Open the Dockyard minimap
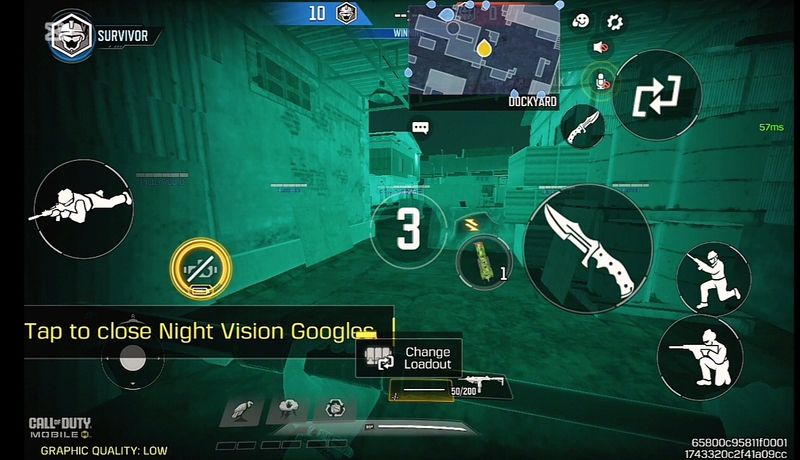The width and height of the screenshot is (800, 460). [x=484, y=53]
